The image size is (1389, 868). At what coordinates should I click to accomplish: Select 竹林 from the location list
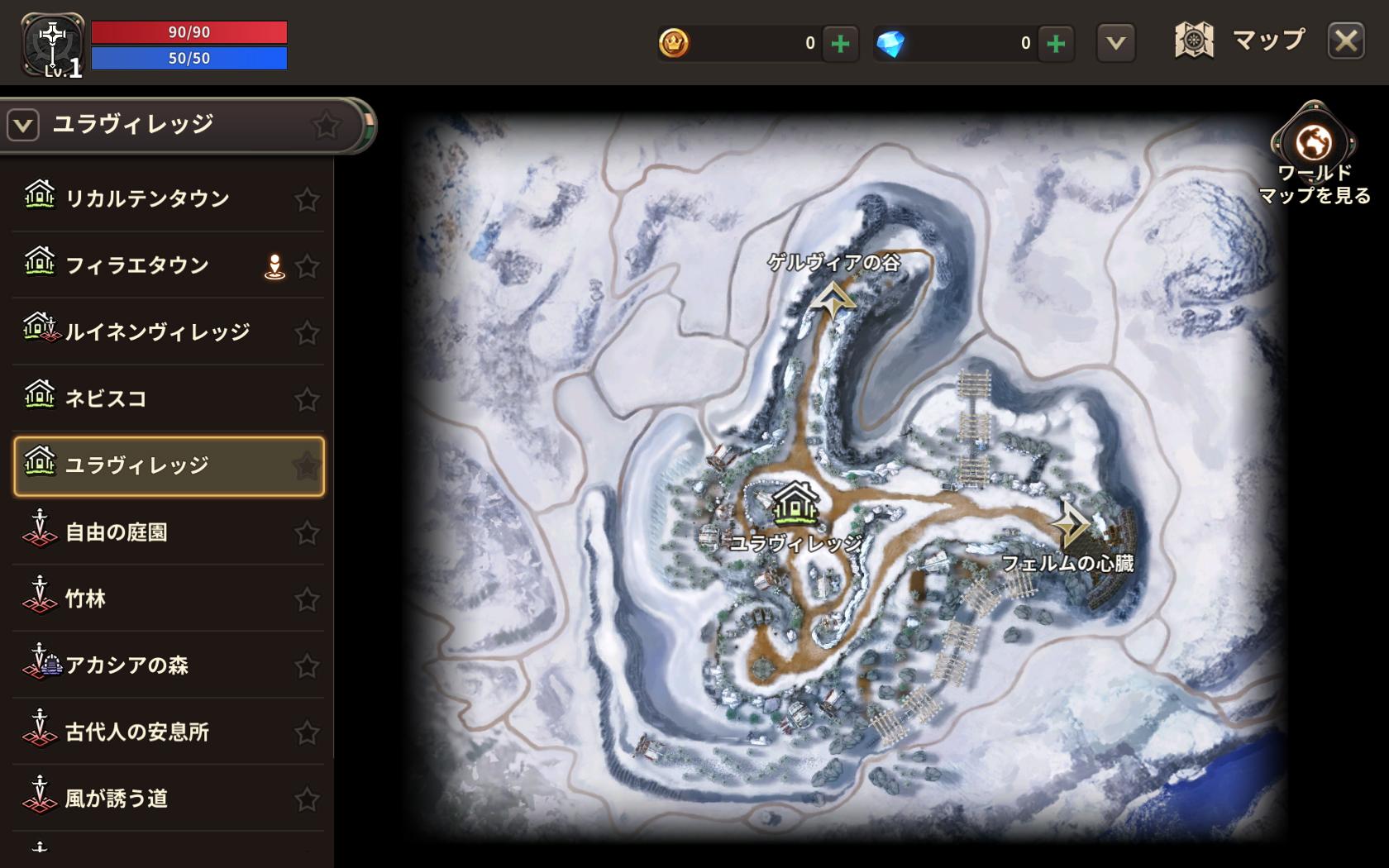point(85,599)
